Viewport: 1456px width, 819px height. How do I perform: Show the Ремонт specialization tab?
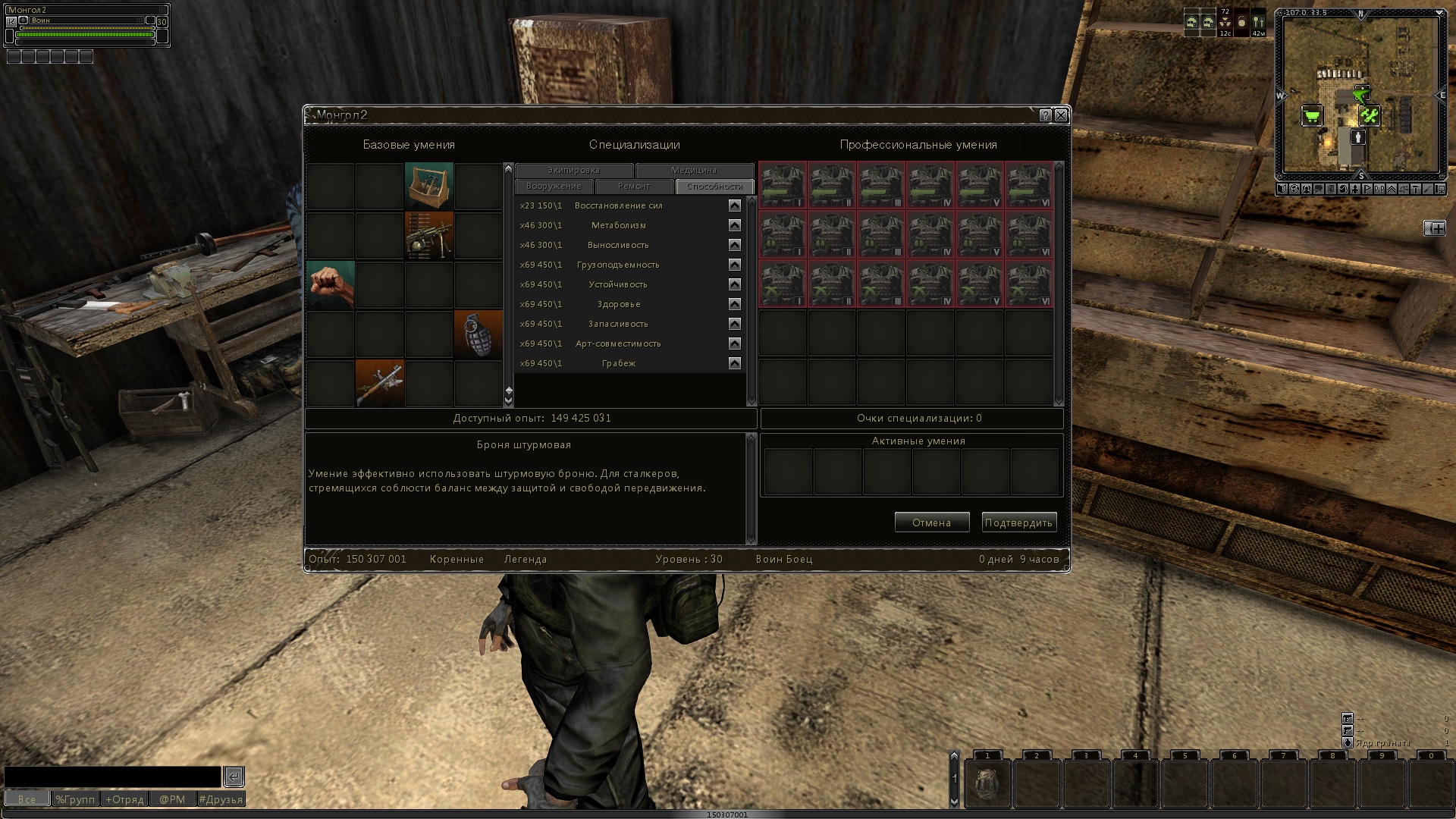(634, 187)
